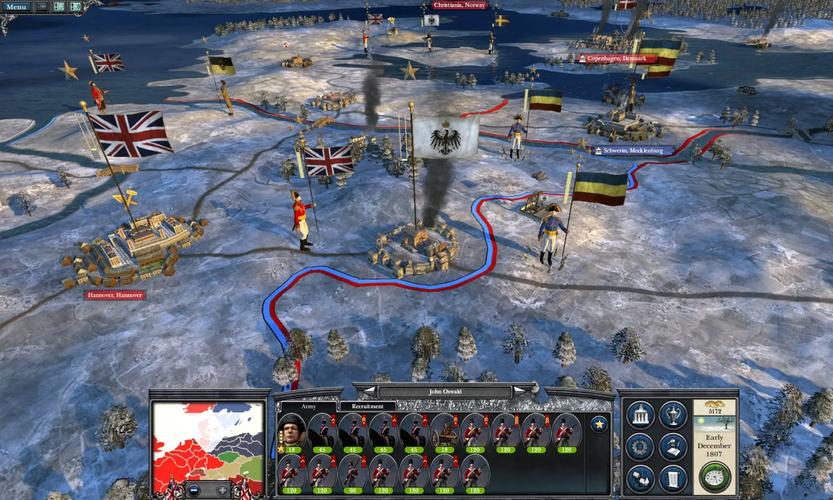This screenshot has width=833, height=500.
Task: Click the laurel wreath icon button
Action: [641, 445]
